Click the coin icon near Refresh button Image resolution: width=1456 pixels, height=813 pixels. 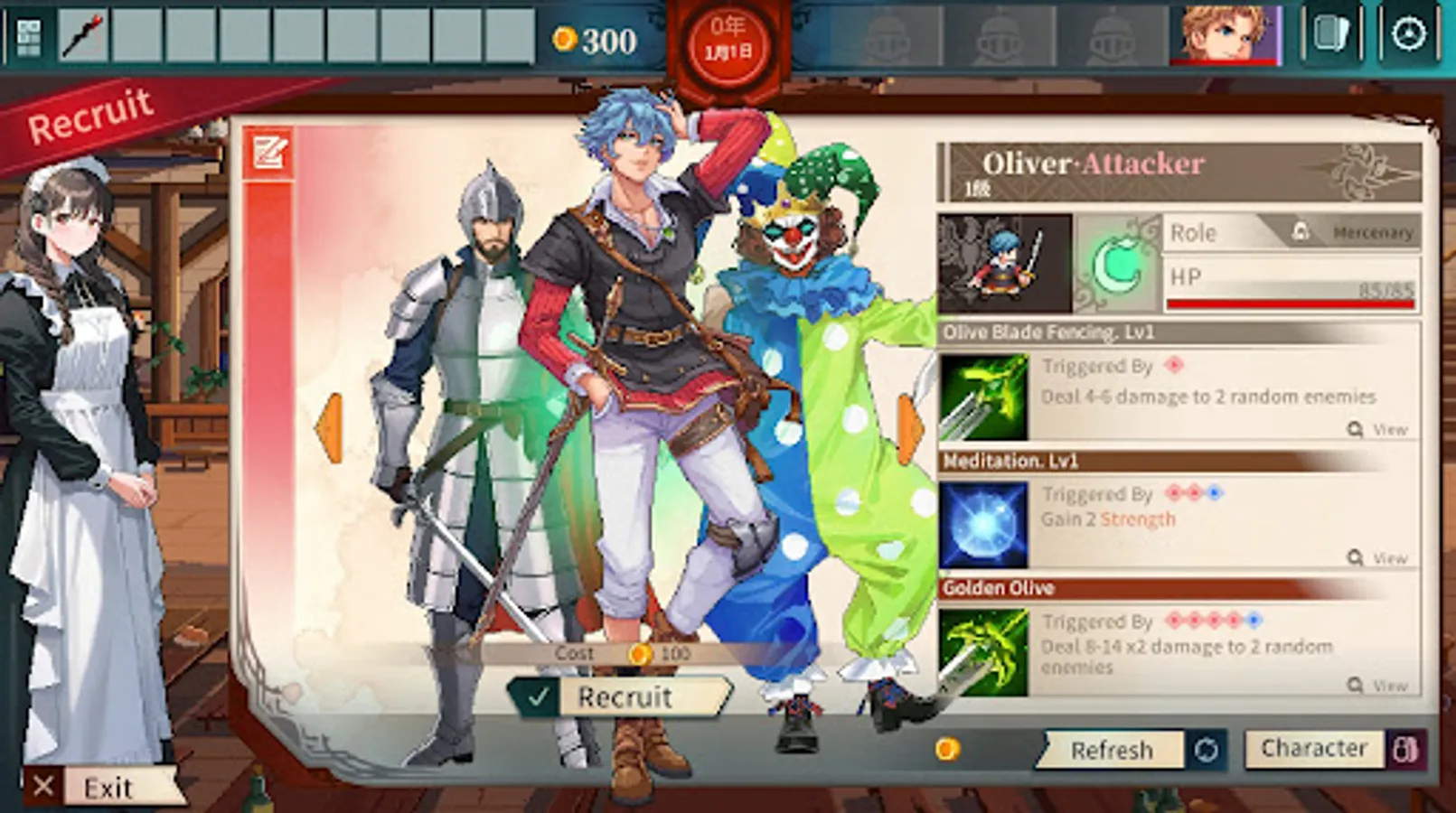[948, 747]
